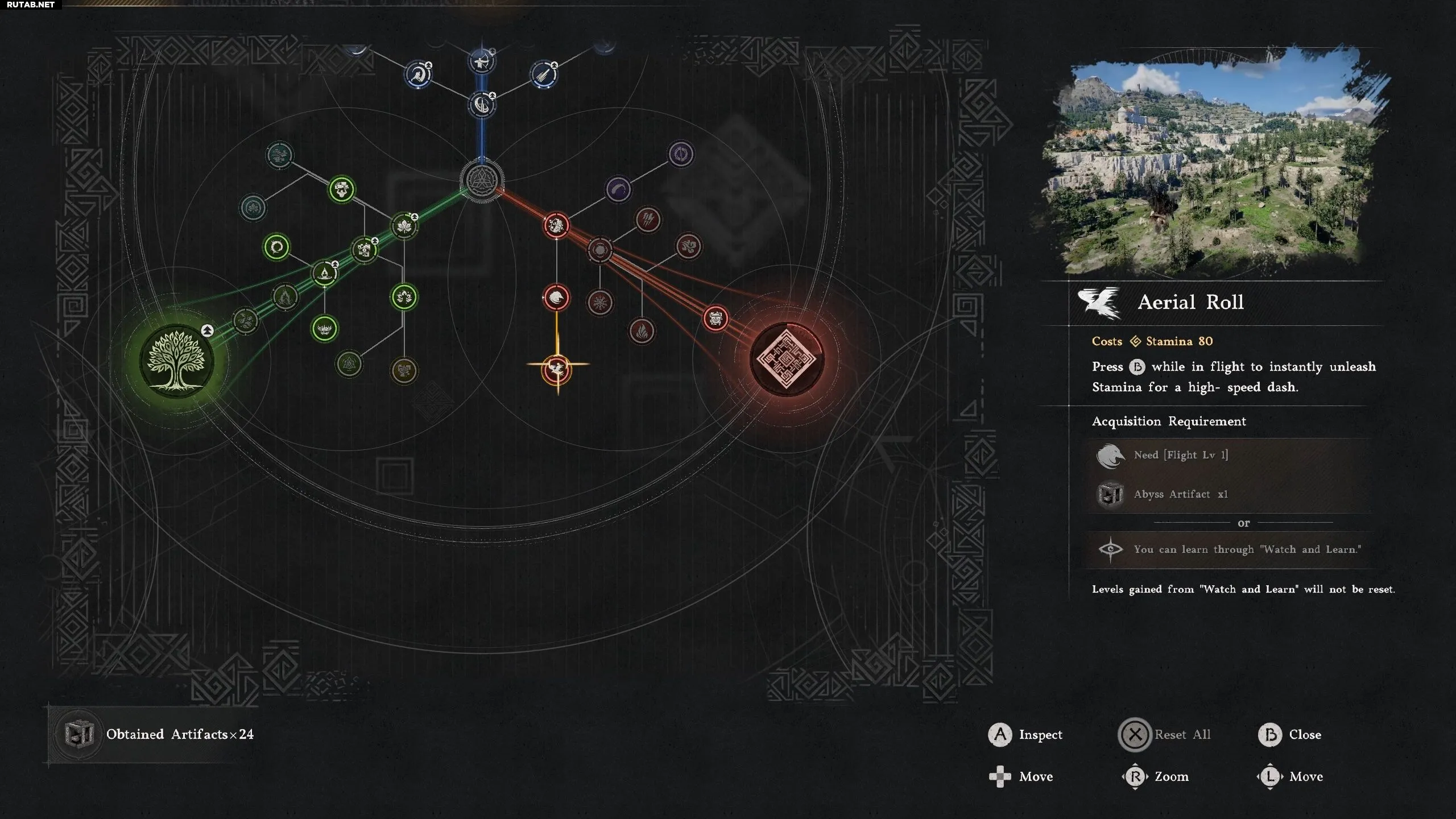Choose the bright green swirling ring node
This screenshot has width=1456, height=819.
point(277,247)
